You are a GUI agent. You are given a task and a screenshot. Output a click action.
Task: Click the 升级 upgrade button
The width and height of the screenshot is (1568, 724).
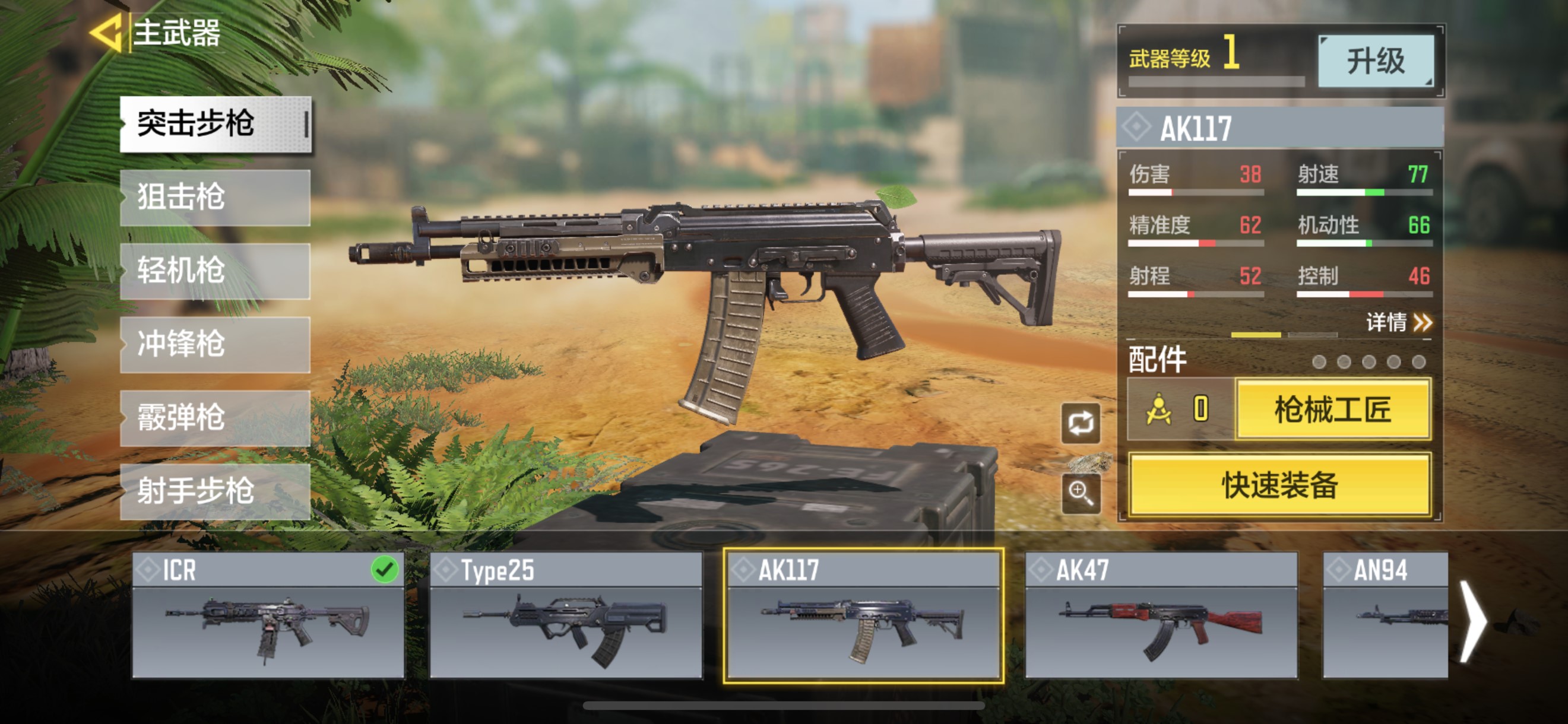point(1376,61)
